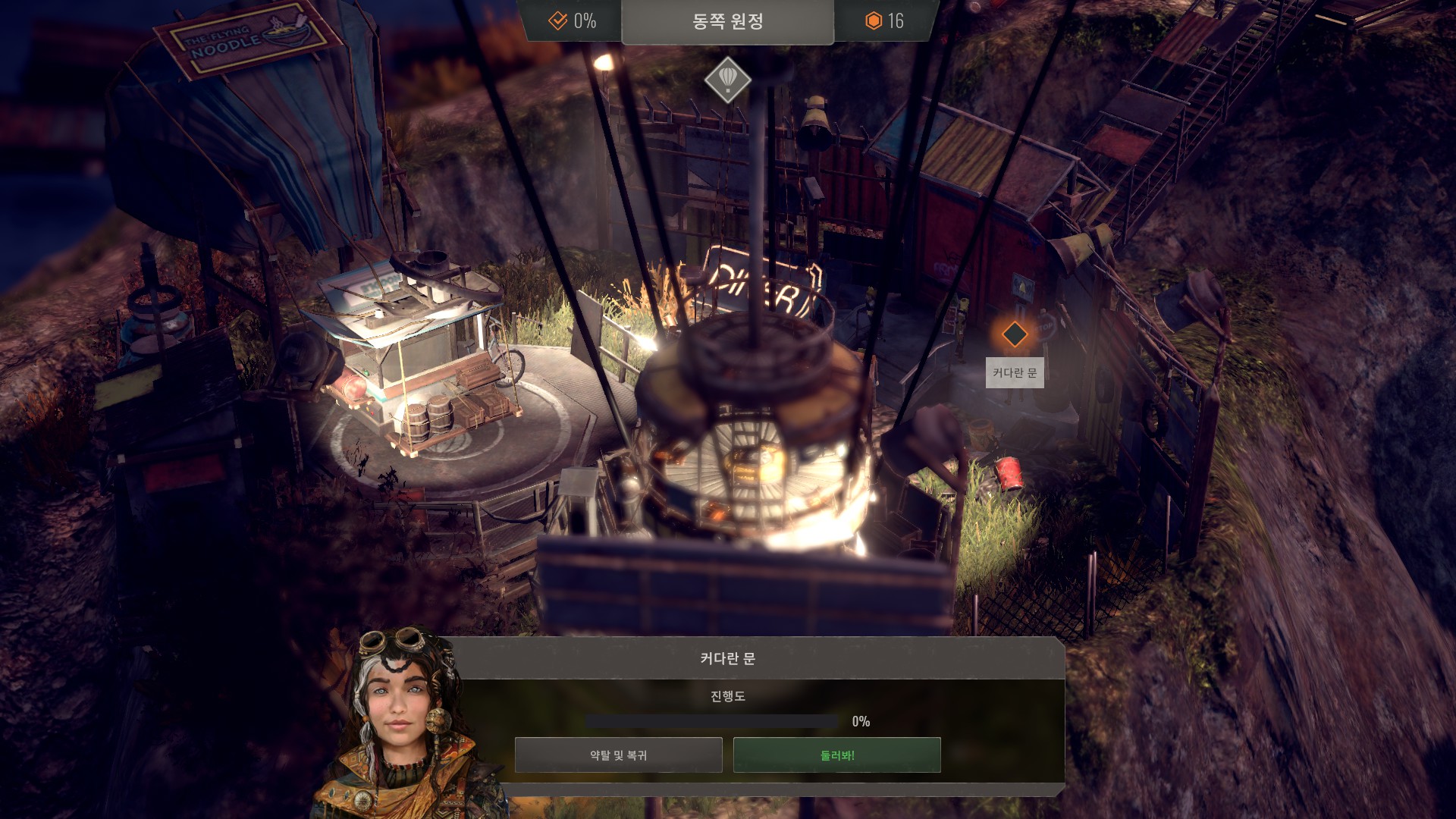Viewport: 1456px width, 819px height.
Task: Choose the green '둘러봐!' button
Action: [x=836, y=755]
